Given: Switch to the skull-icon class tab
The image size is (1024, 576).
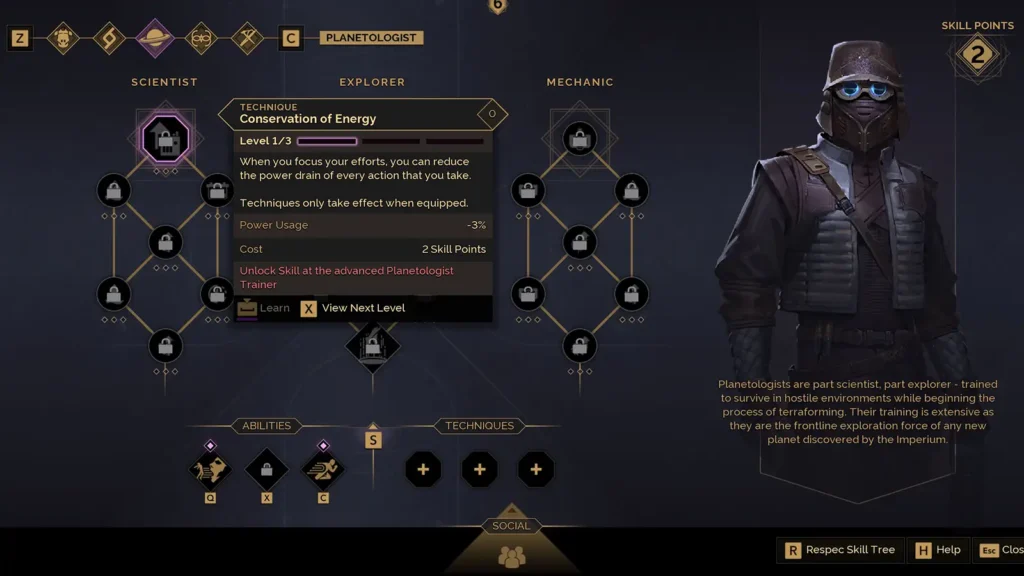Looking at the screenshot, I should coord(63,38).
